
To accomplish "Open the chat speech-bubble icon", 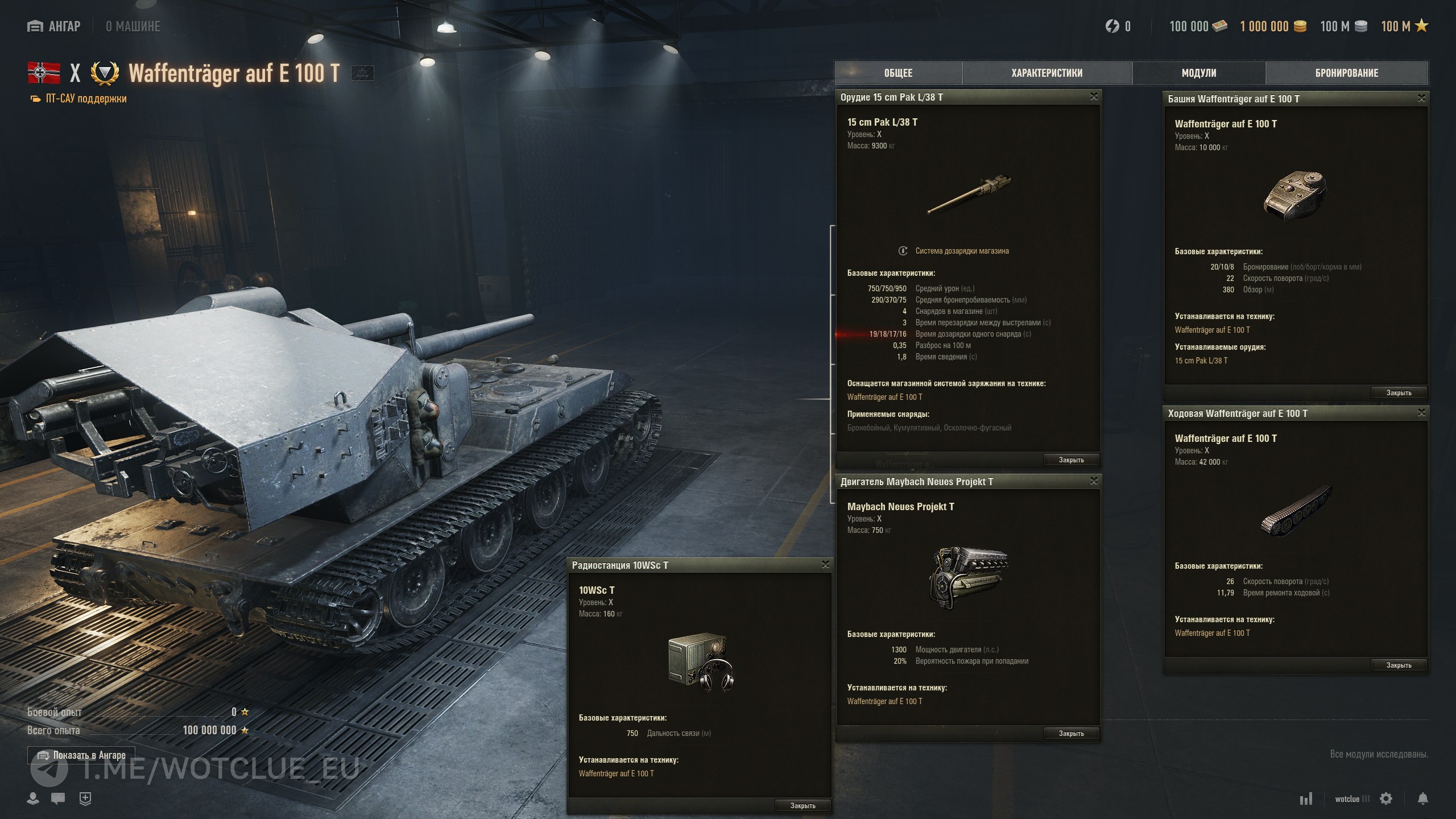I will [58, 799].
